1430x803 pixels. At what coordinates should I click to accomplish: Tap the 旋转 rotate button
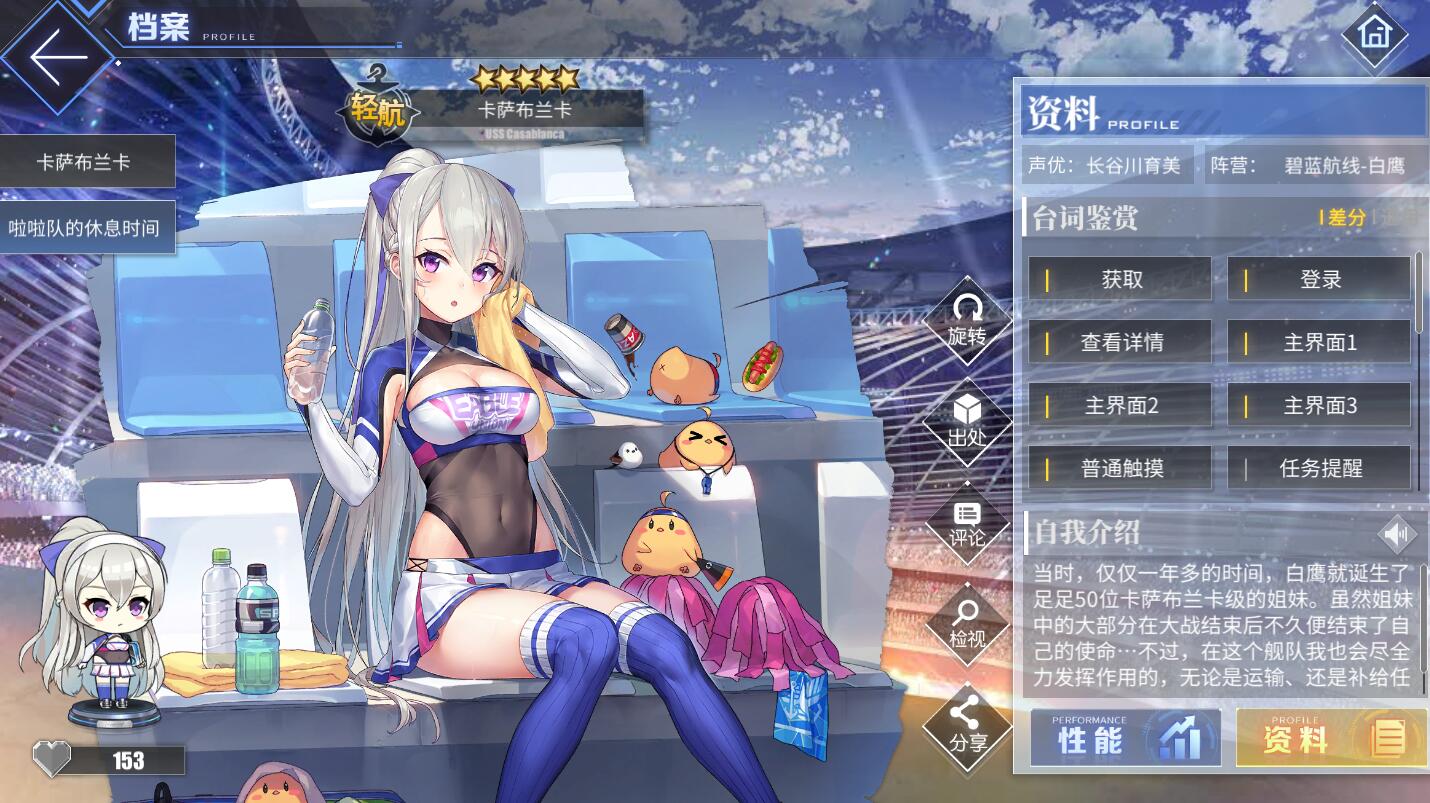click(967, 322)
